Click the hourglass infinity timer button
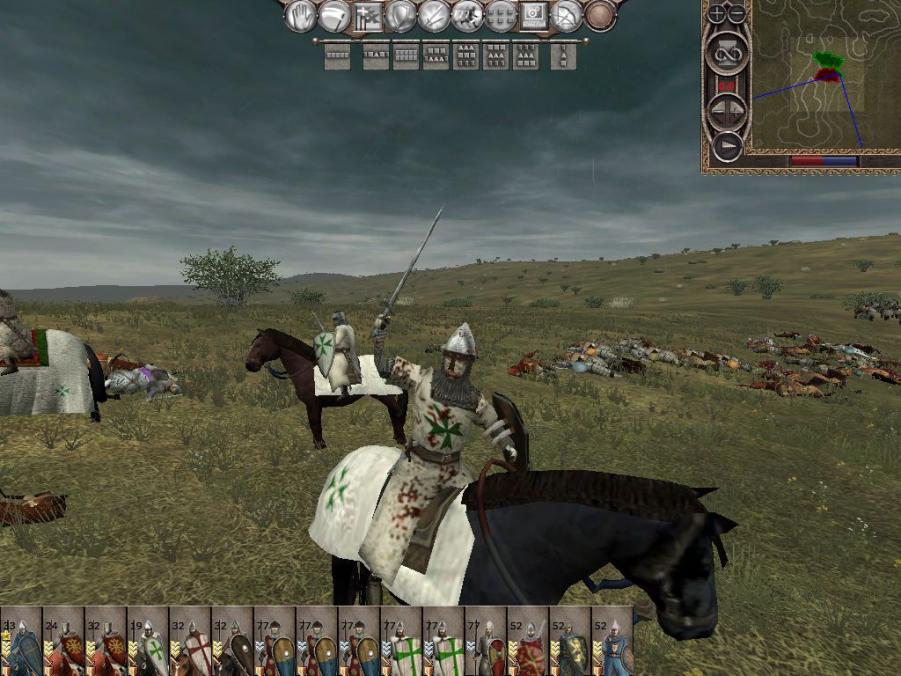Image resolution: width=901 pixels, height=676 pixels. pyautogui.click(x=727, y=52)
